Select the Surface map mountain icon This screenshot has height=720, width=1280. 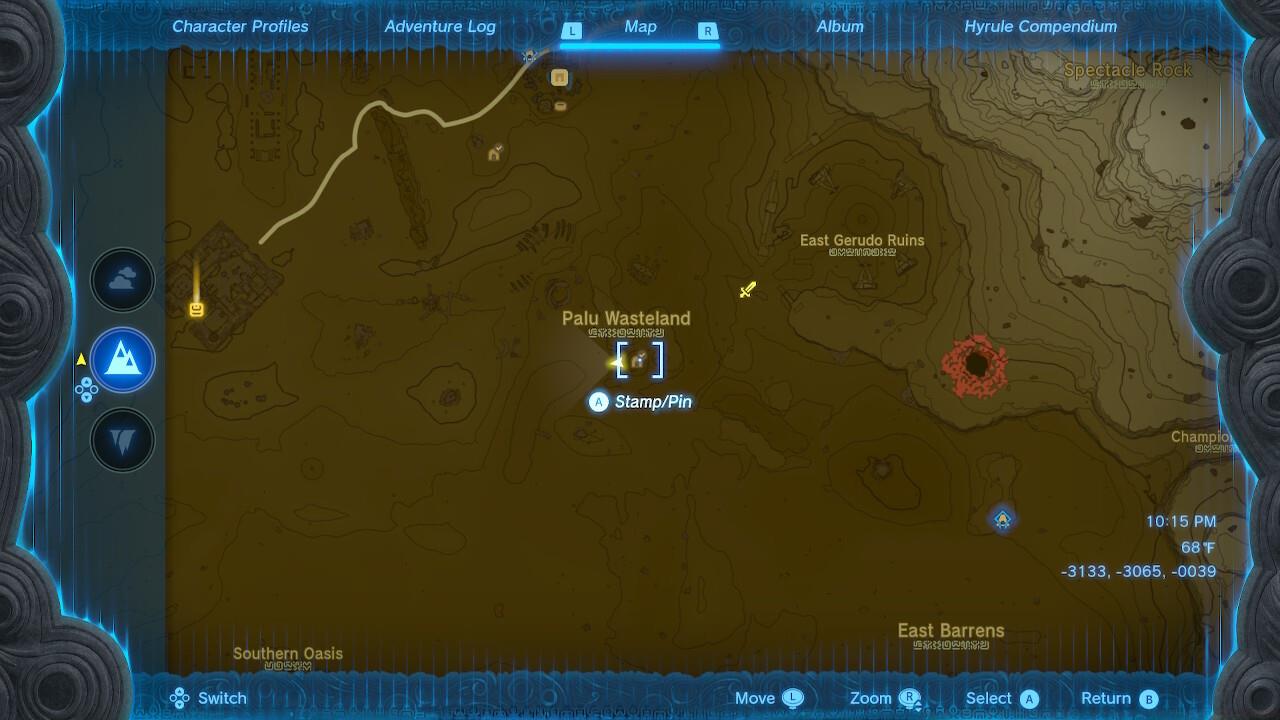(122, 361)
